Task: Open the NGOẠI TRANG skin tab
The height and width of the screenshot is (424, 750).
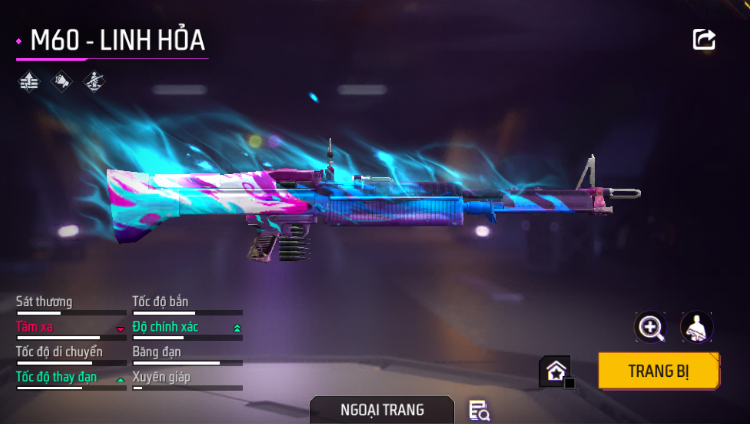Action: pyautogui.click(x=381, y=410)
